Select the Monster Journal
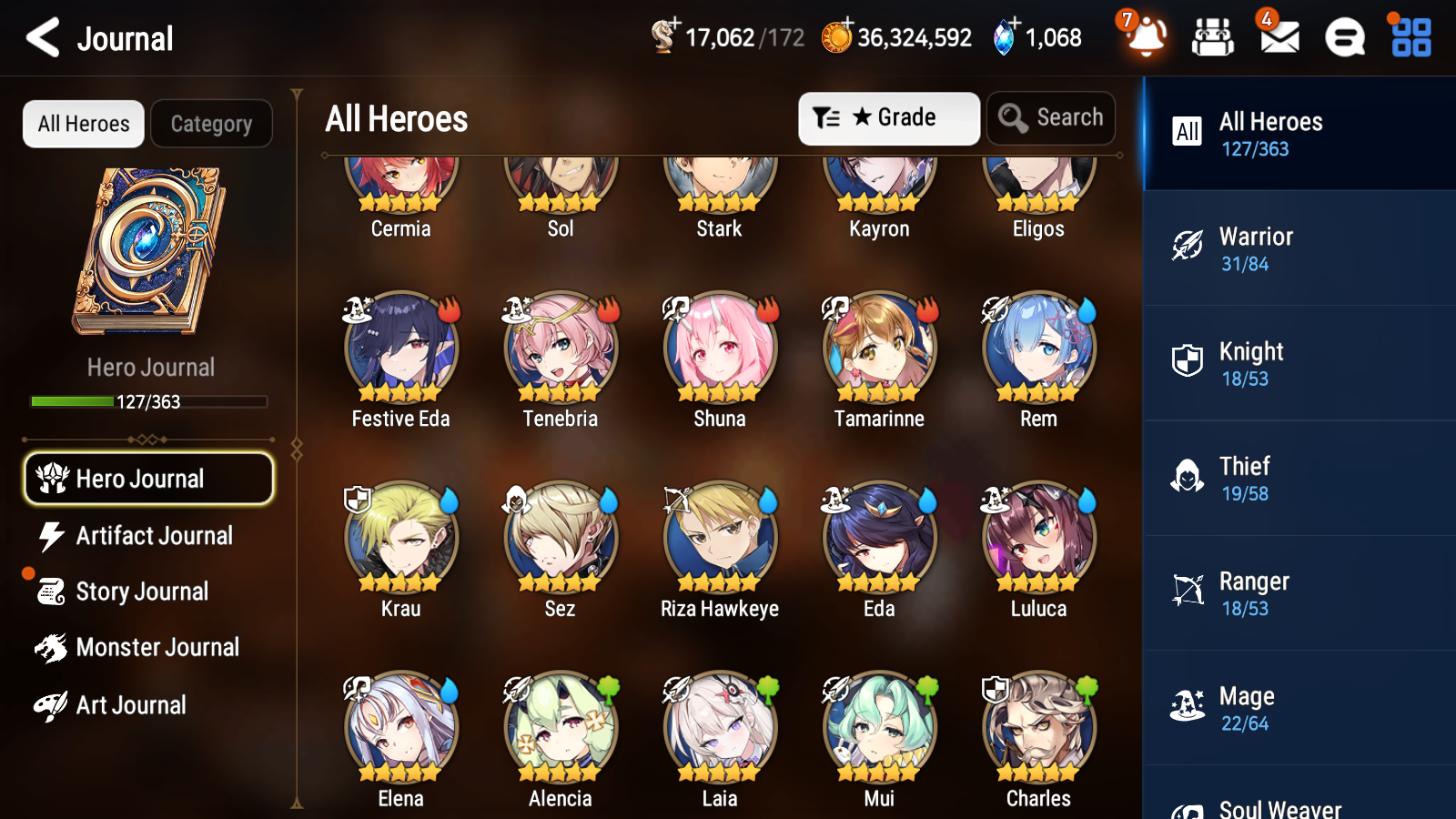1456x819 pixels. point(157,647)
